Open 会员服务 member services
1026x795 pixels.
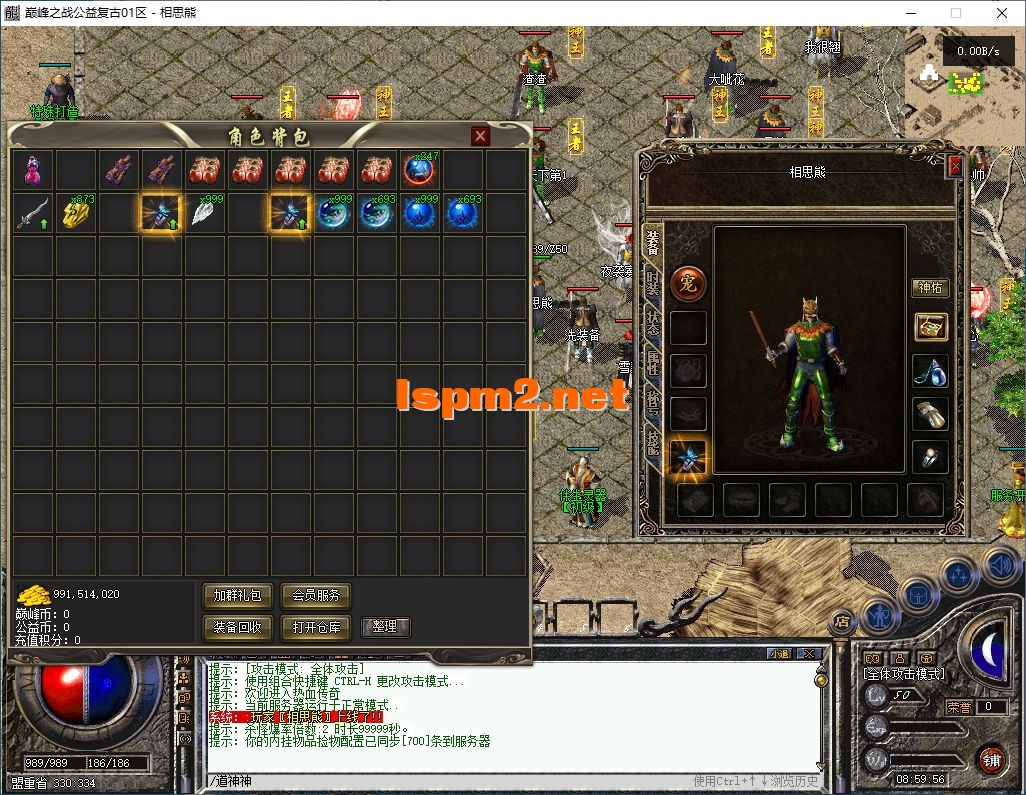[x=315, y=596]
